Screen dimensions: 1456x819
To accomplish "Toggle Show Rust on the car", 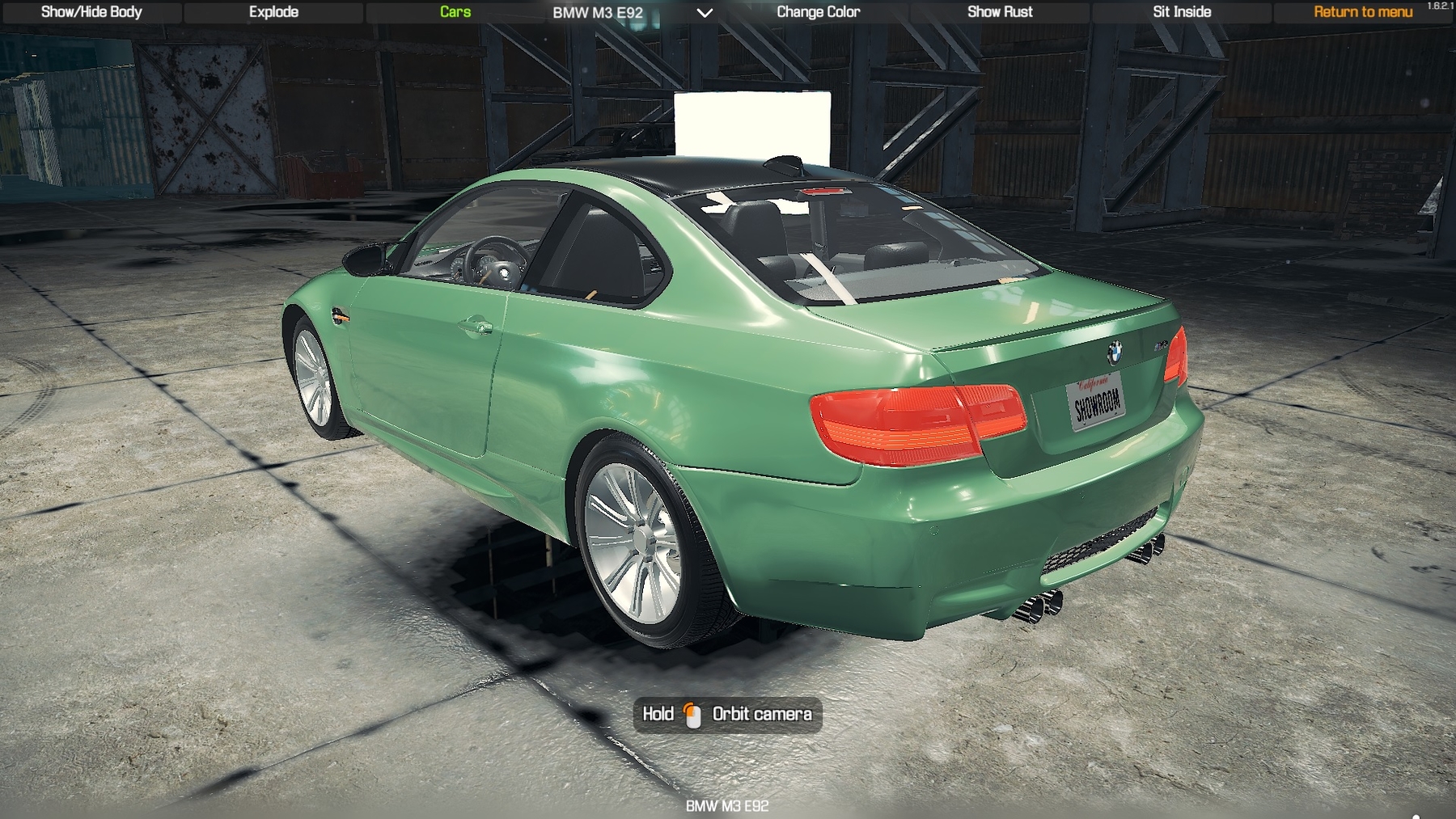I will [1000, 12].
